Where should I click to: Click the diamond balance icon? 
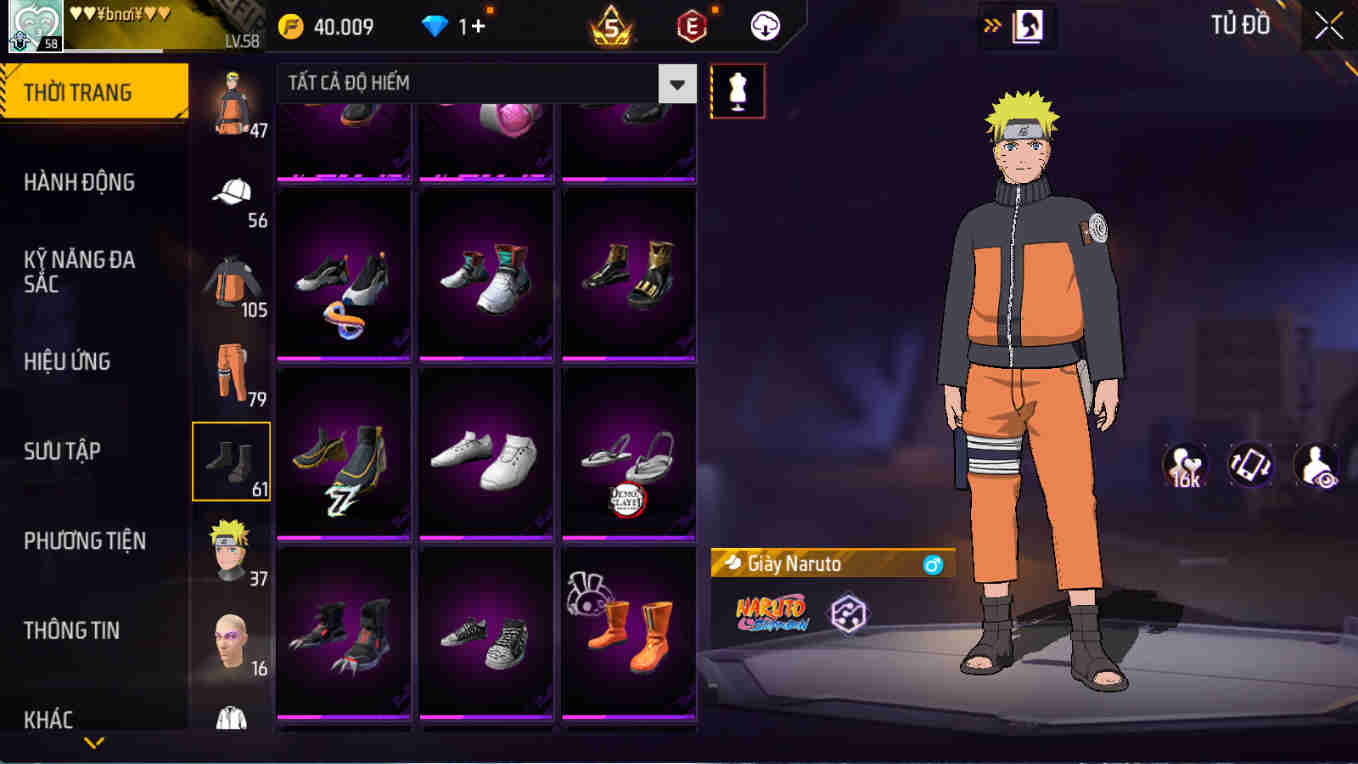[x=436, y=27]
